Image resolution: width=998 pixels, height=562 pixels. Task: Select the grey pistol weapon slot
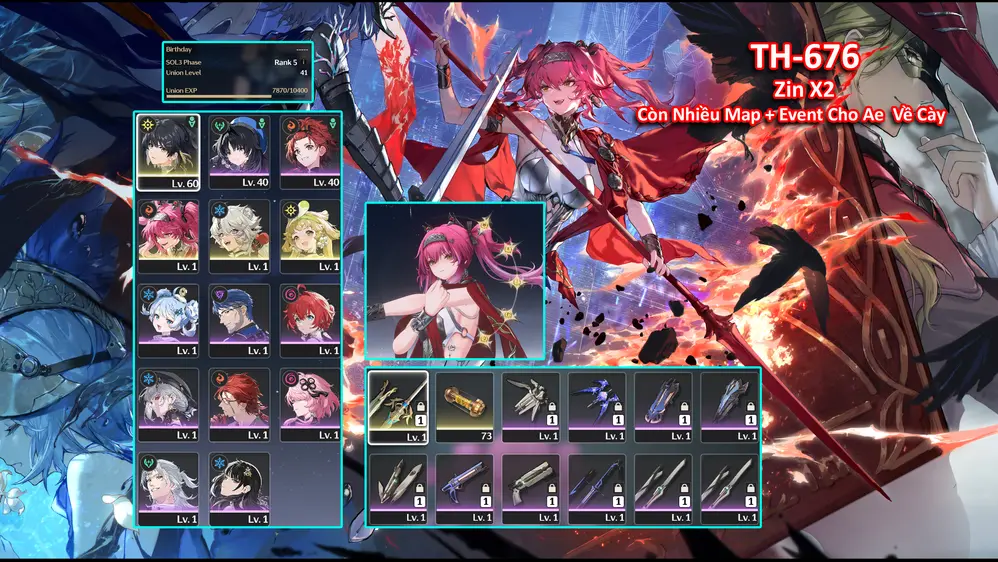530,489
